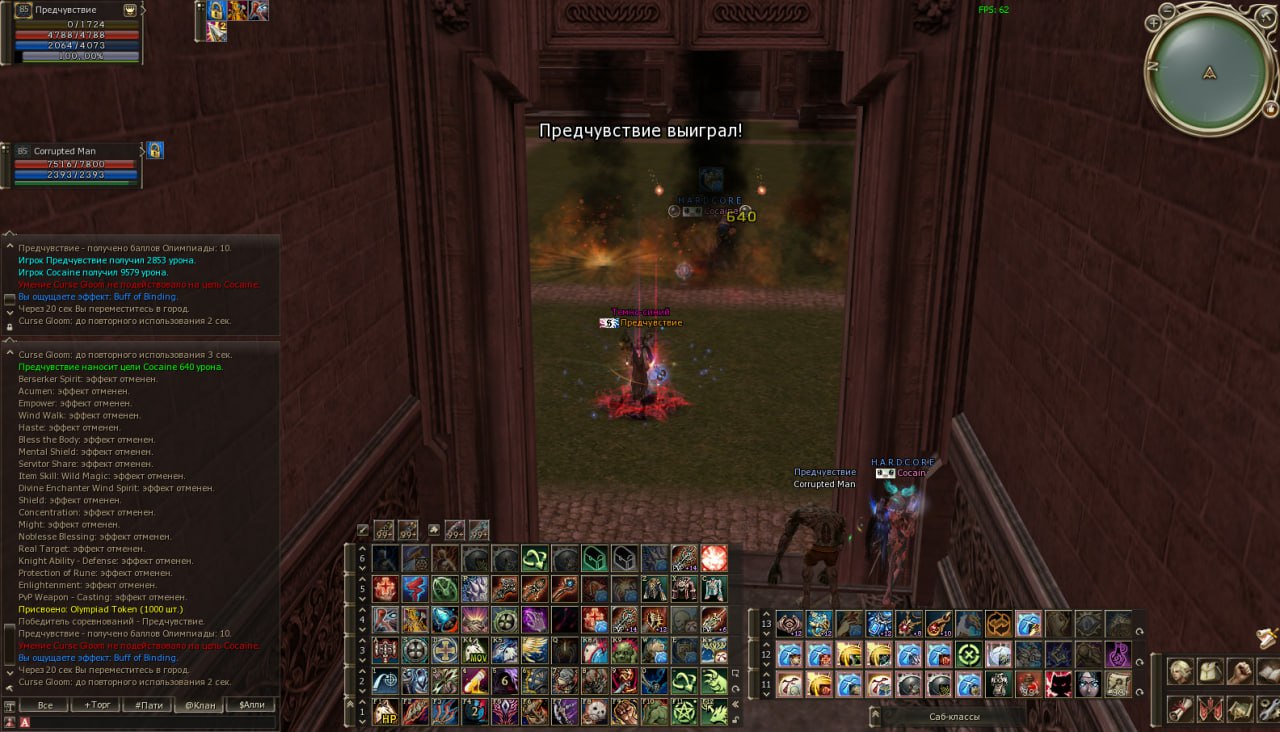Switch to the $Алли chat tab

(x=250, y=705)
